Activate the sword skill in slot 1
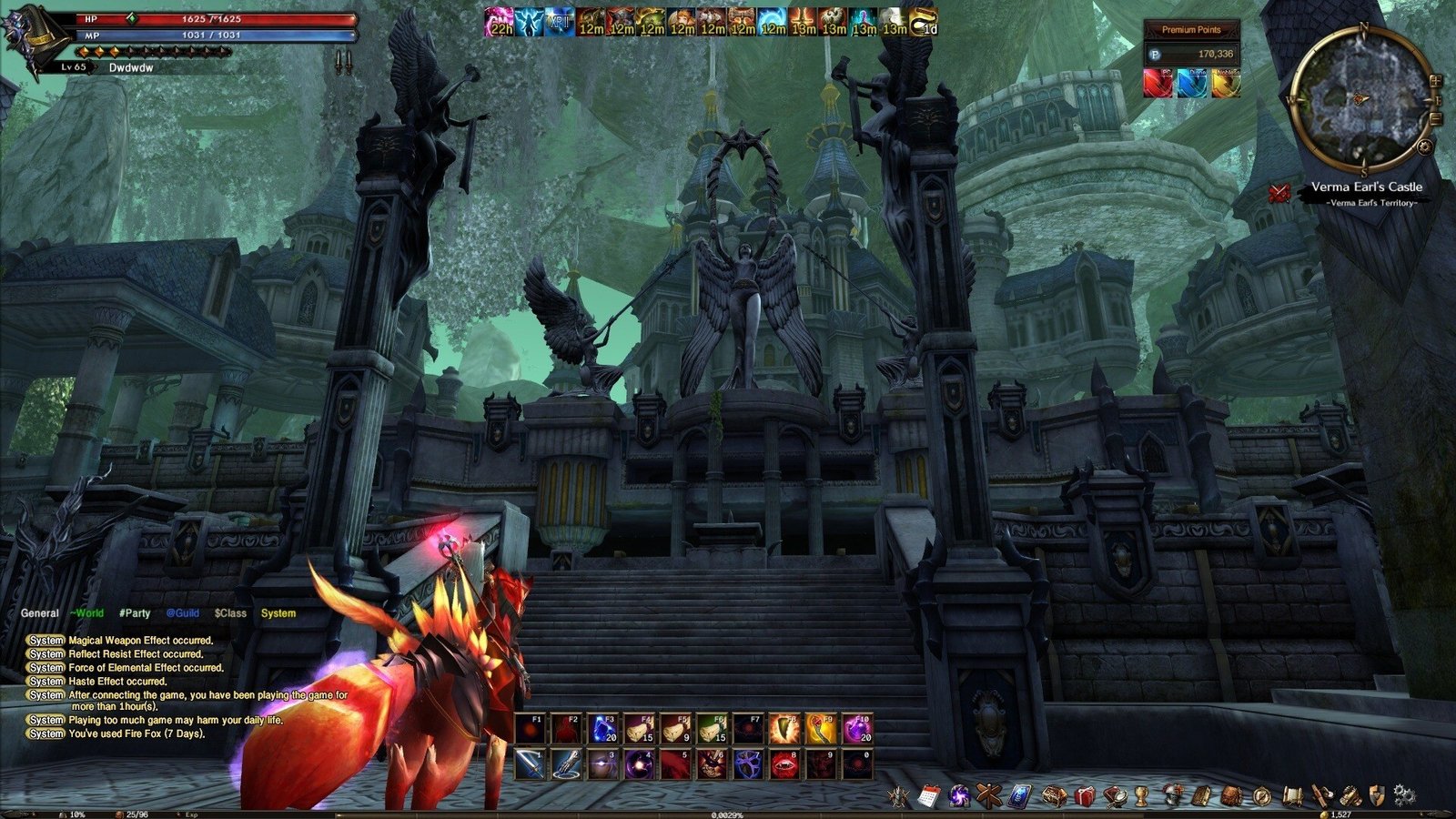The height and width of the screenshot is (819, 1456). (x=531, y=764)
